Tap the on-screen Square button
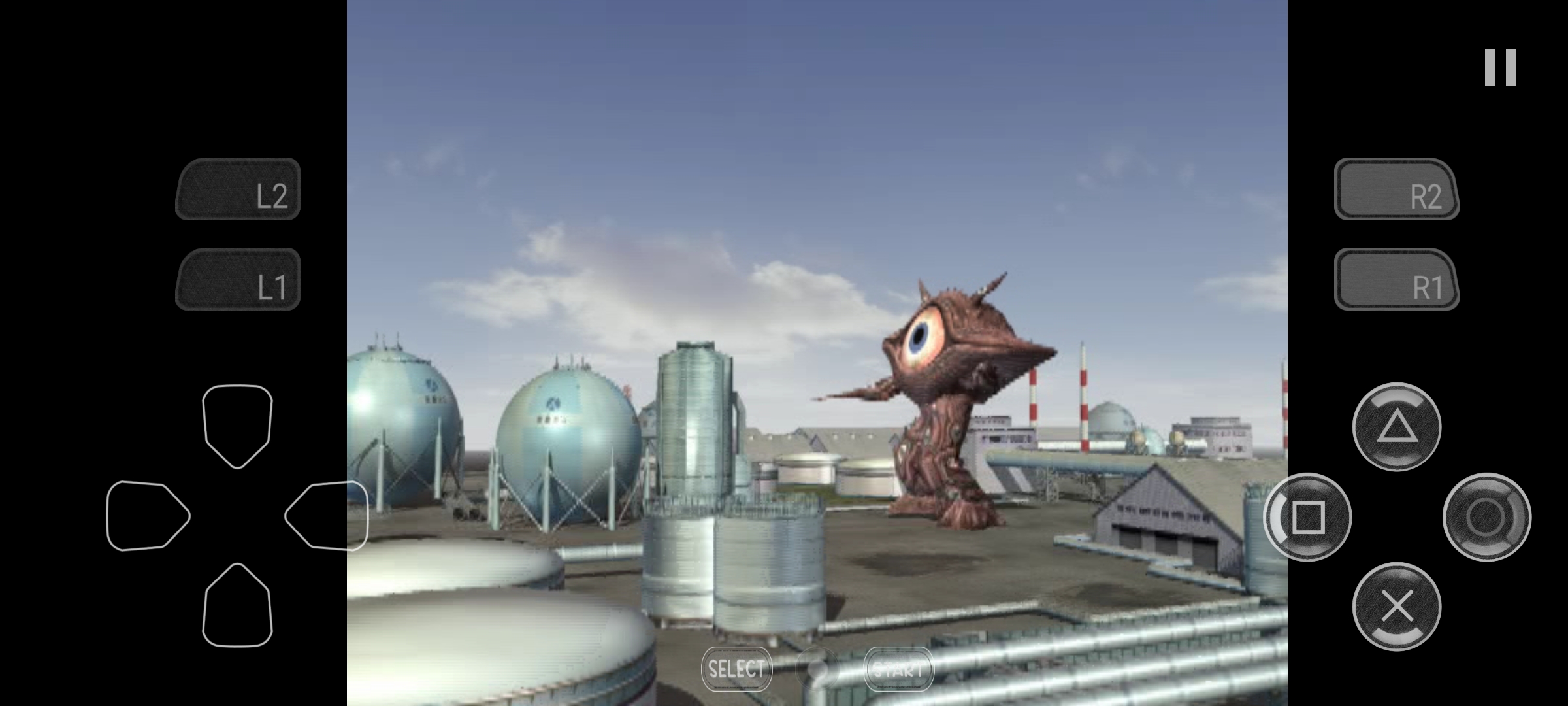 point(1307,517)
